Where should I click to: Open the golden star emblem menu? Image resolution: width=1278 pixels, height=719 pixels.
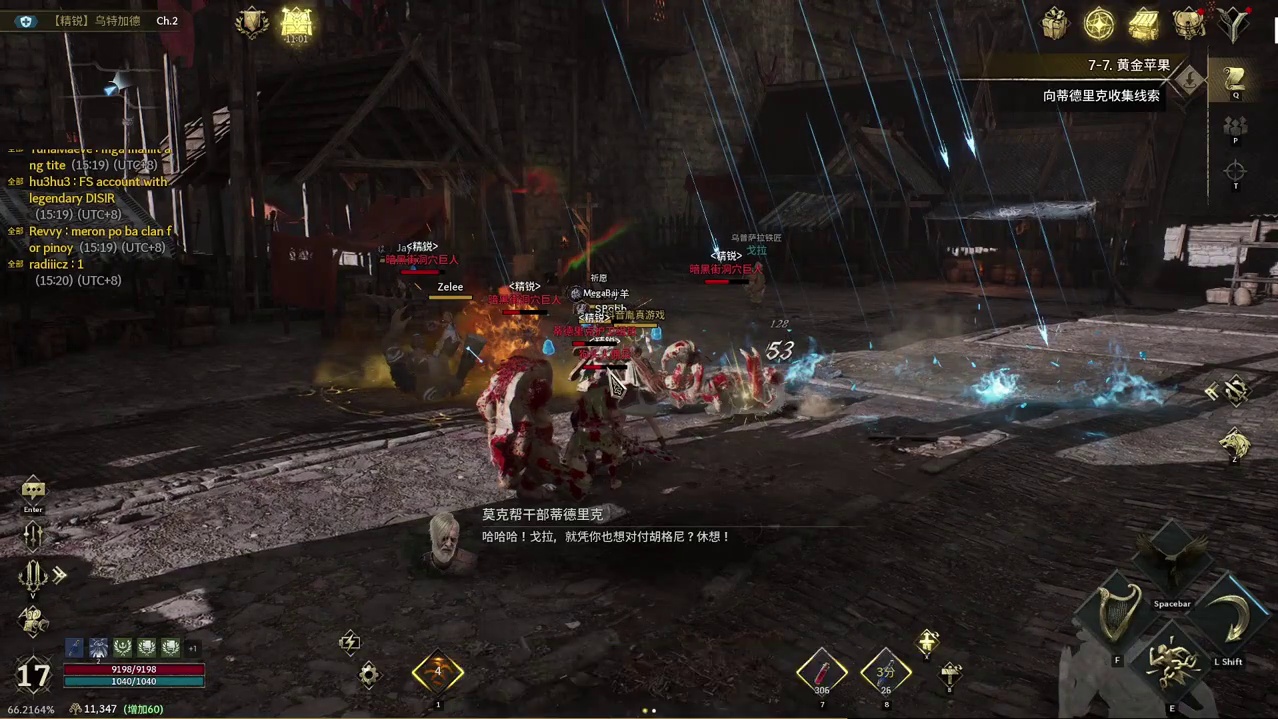pyautogui.click(x=1099, y=23)
